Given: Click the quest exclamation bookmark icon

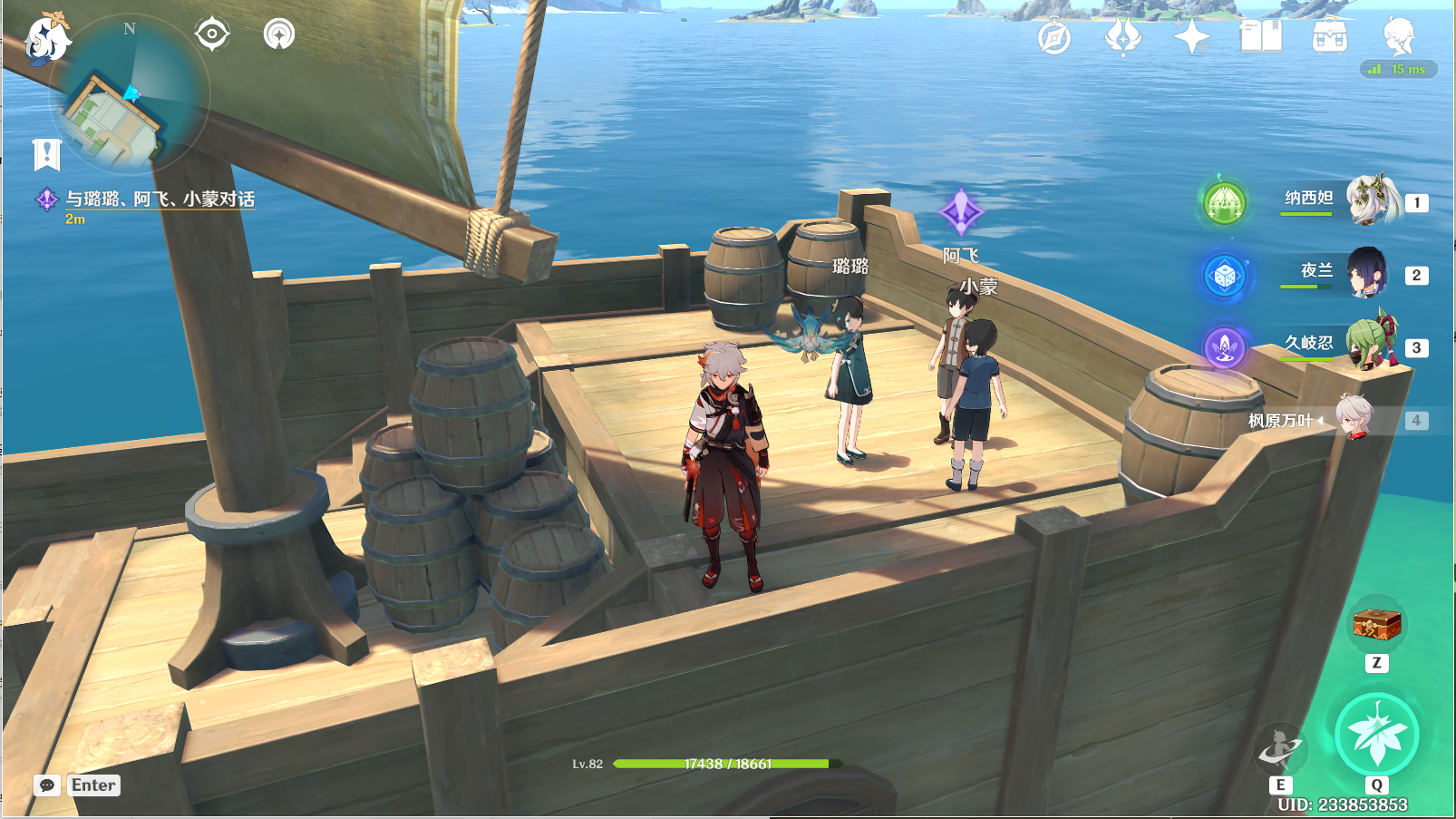Looking at the screenshot, I should [x=46, y=154].
